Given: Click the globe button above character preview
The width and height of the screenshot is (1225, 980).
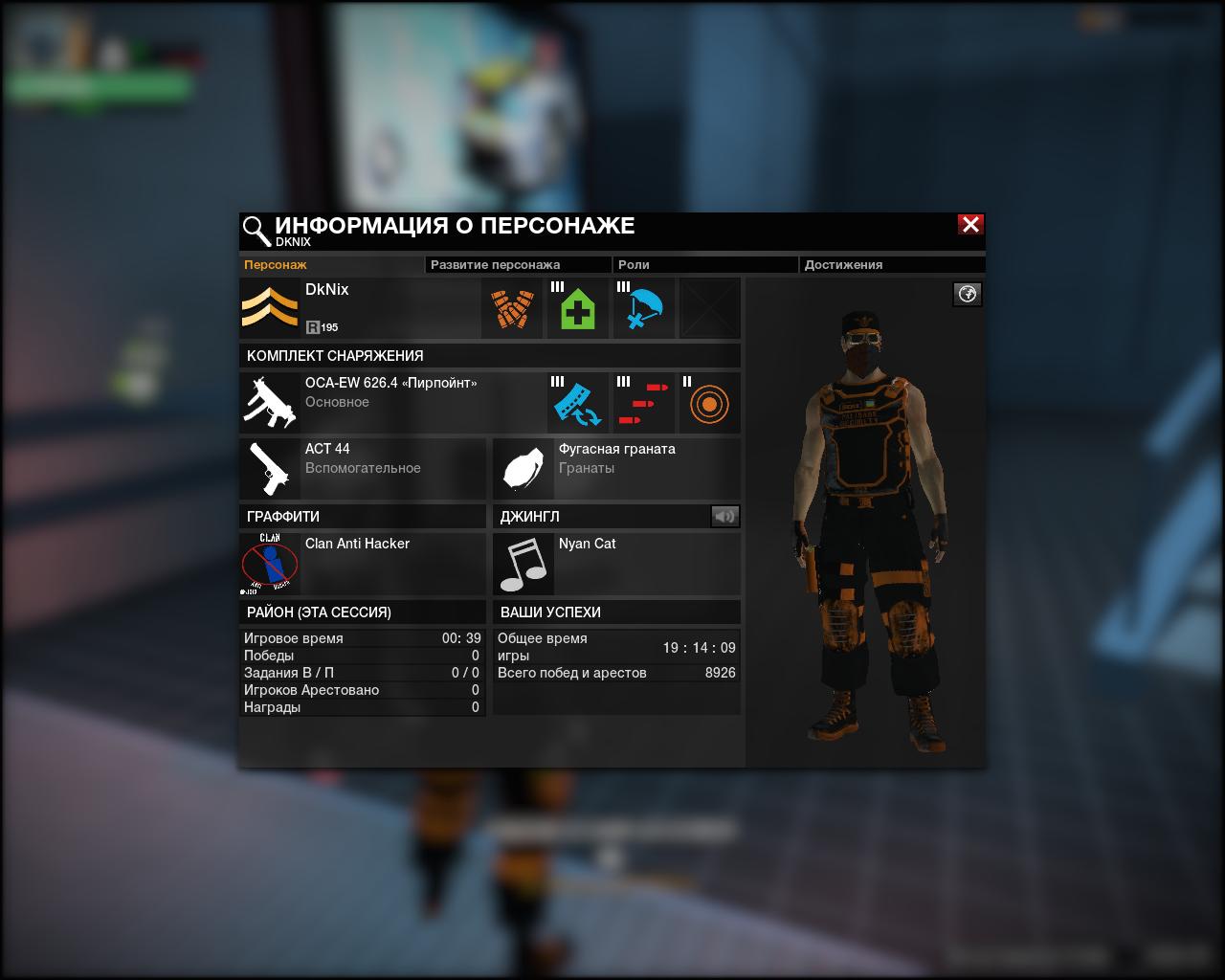Looking at the screenshot, I should click(x=968, y=294).
